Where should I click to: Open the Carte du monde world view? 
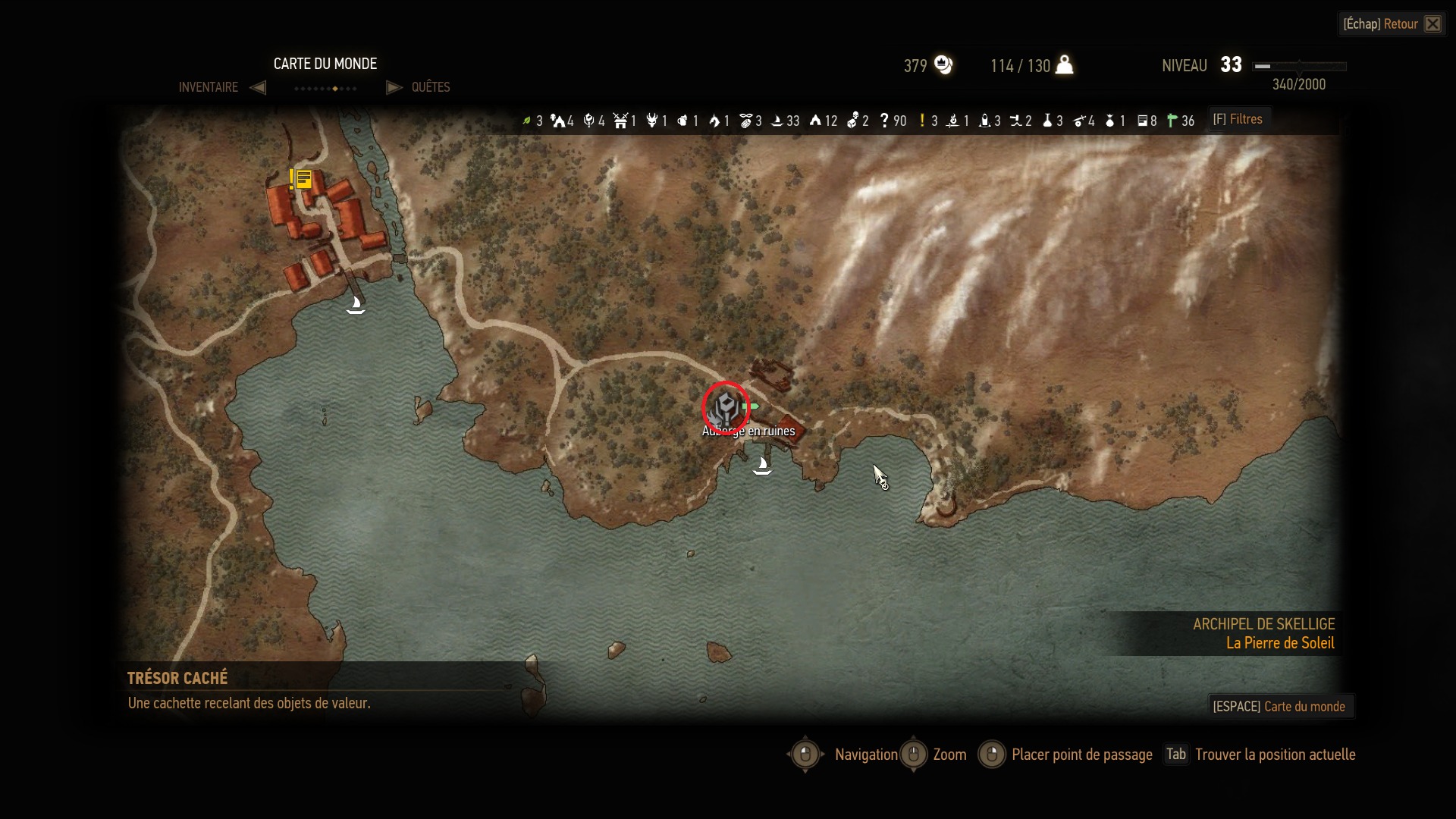coord(1279,706)
